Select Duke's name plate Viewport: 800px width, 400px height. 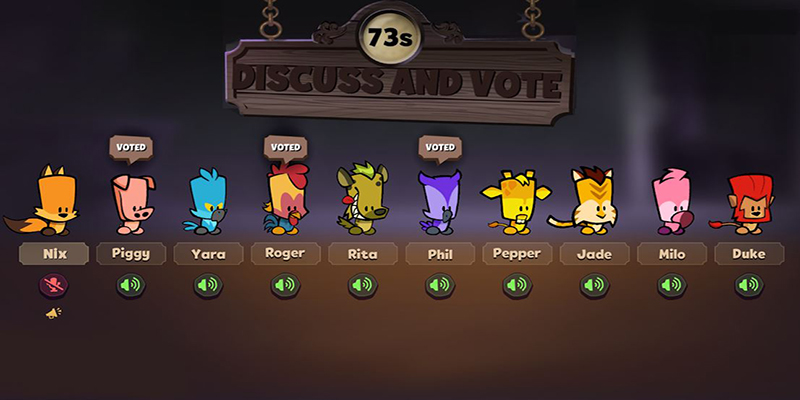coord(748,254)
